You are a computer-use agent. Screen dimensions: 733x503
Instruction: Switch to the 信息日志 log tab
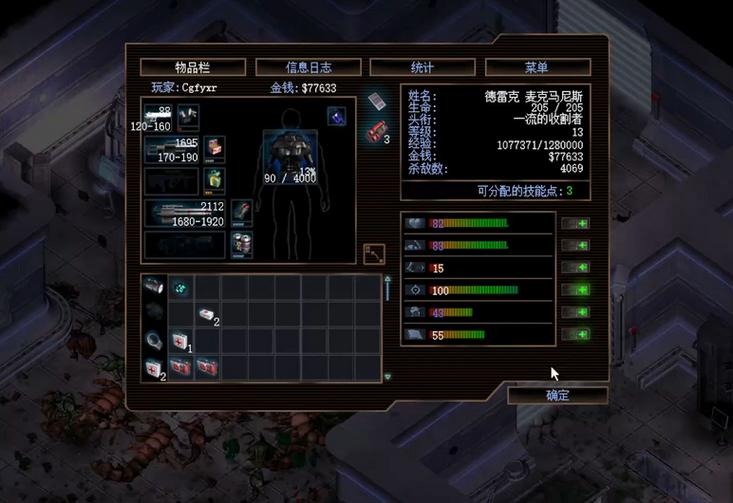pyautogui.click(x=308, y=67)
